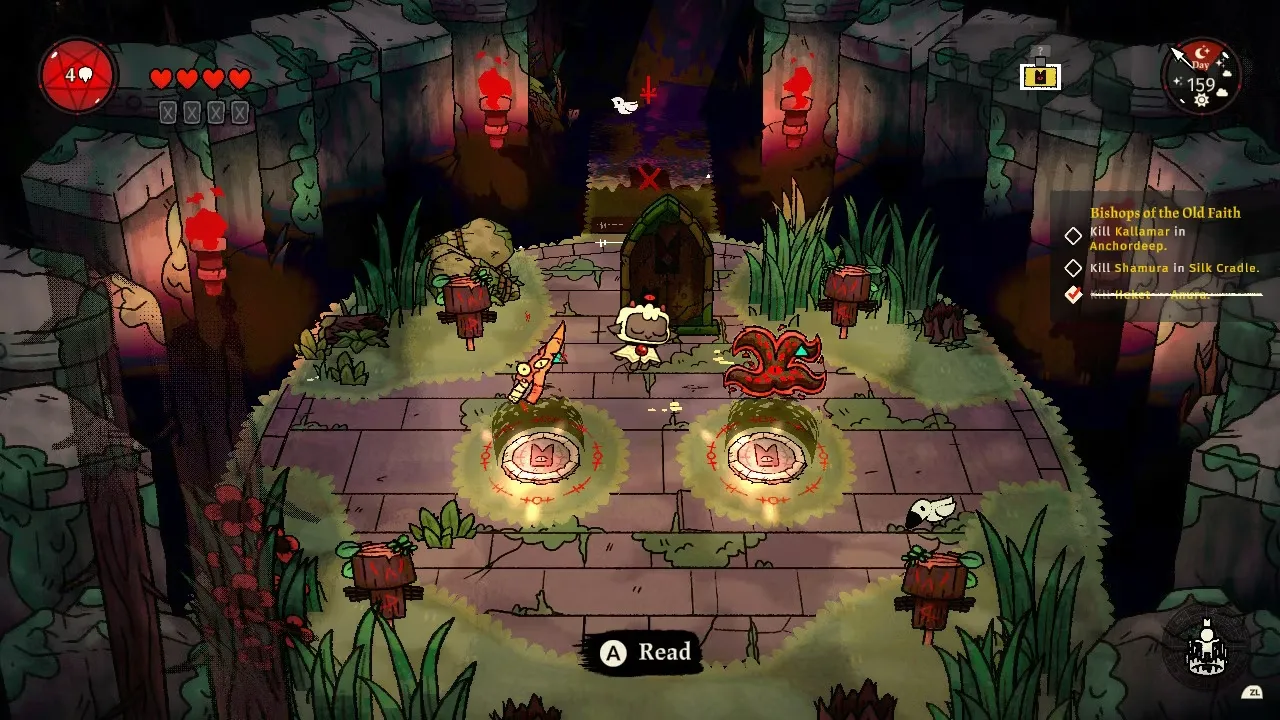1280x720 pixels.
Task: Activate the round cult emblem in the corner
Action: click(x=1206, y=648)
